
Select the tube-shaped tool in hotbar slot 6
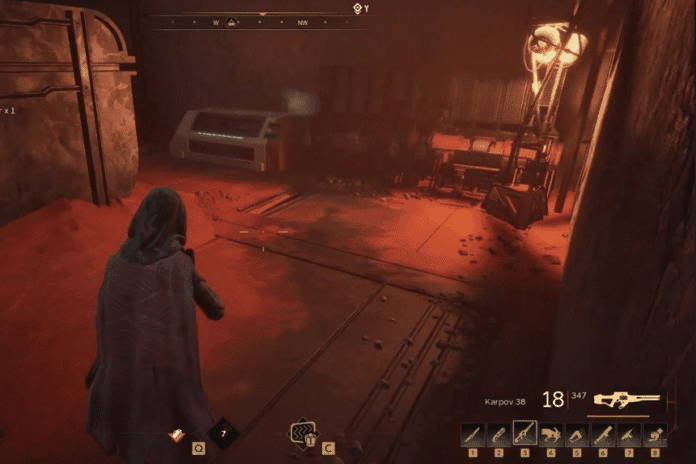click(x=603, y=434)
